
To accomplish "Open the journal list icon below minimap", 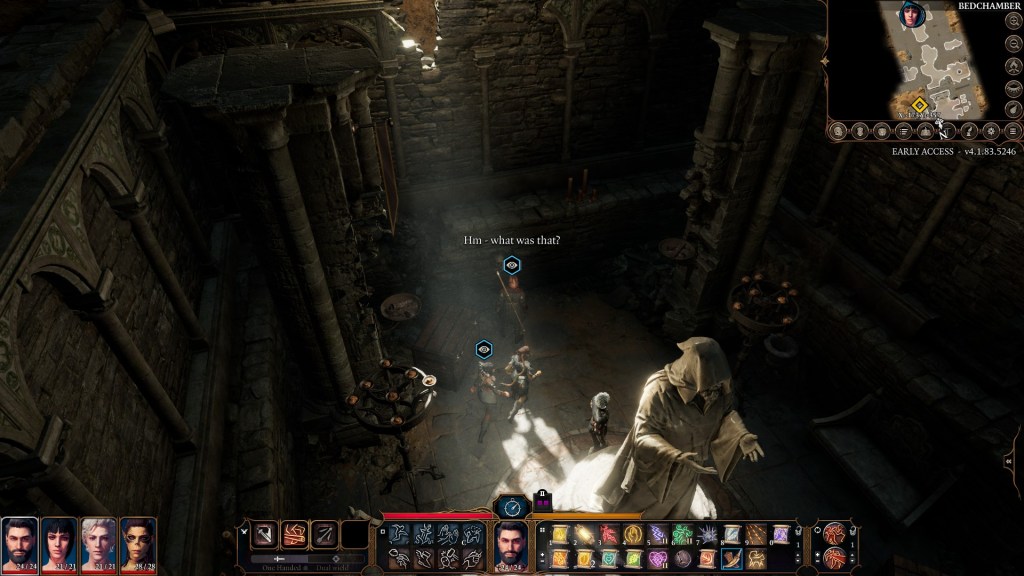I will click(x=903, y=131).
